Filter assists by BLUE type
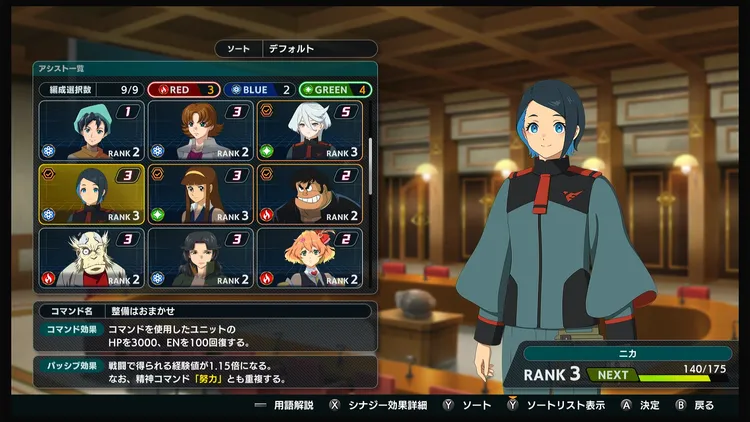750x422 pixels. point(257,89)
